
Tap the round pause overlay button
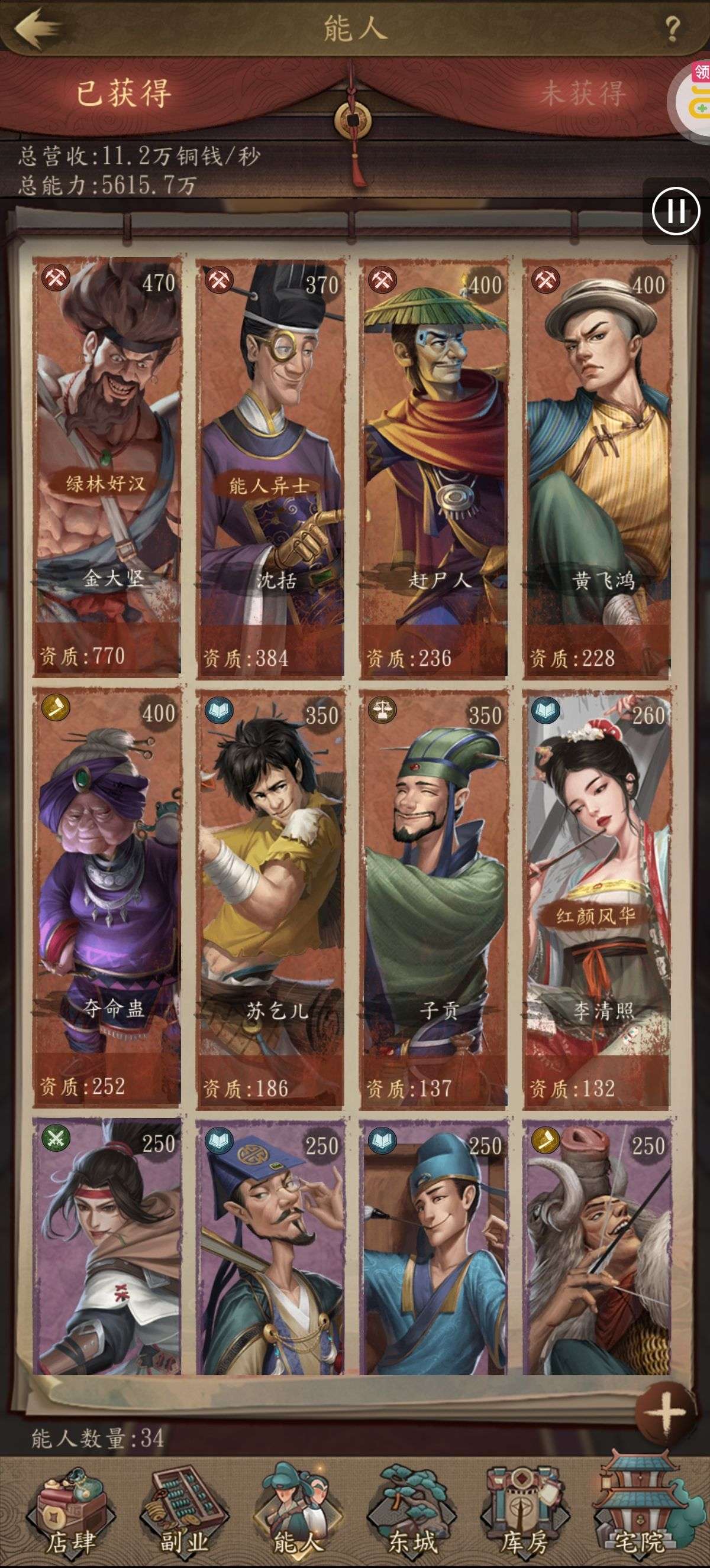(x=675, y=211)
